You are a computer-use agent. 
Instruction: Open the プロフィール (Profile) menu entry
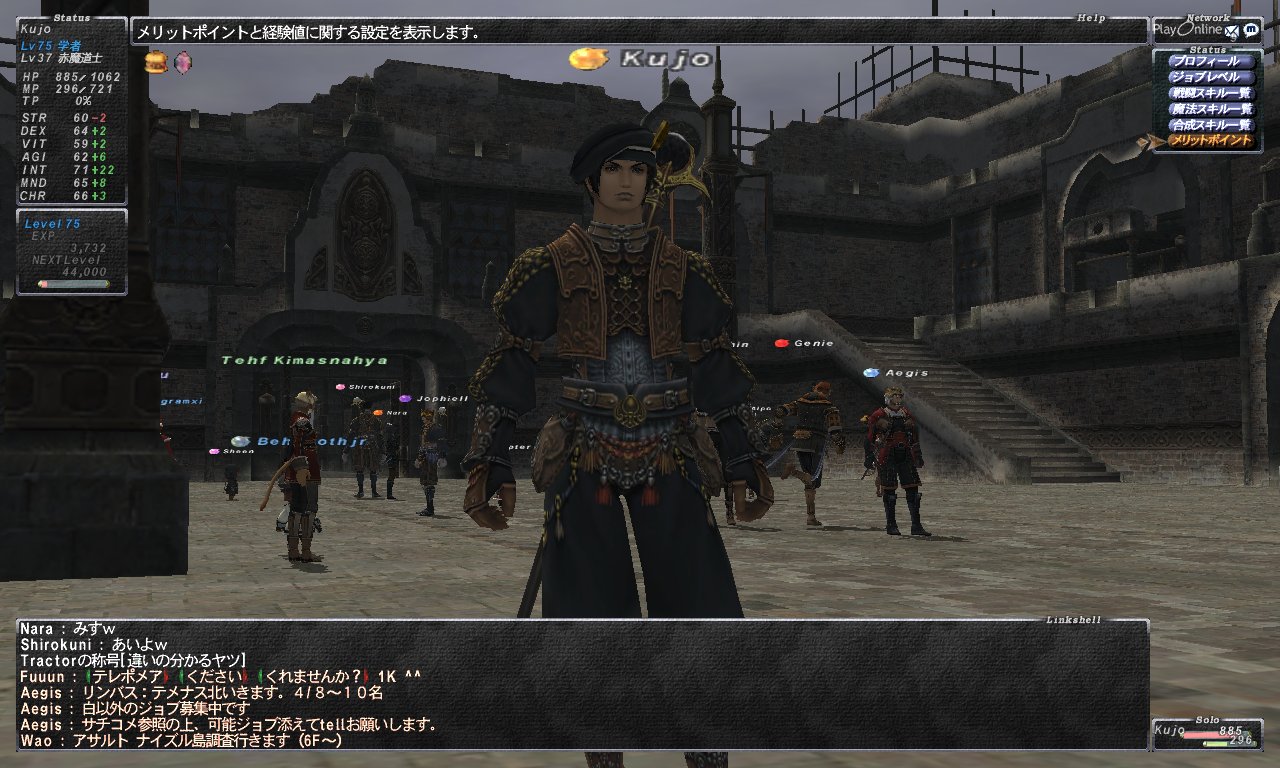[x=1210, y=61]
